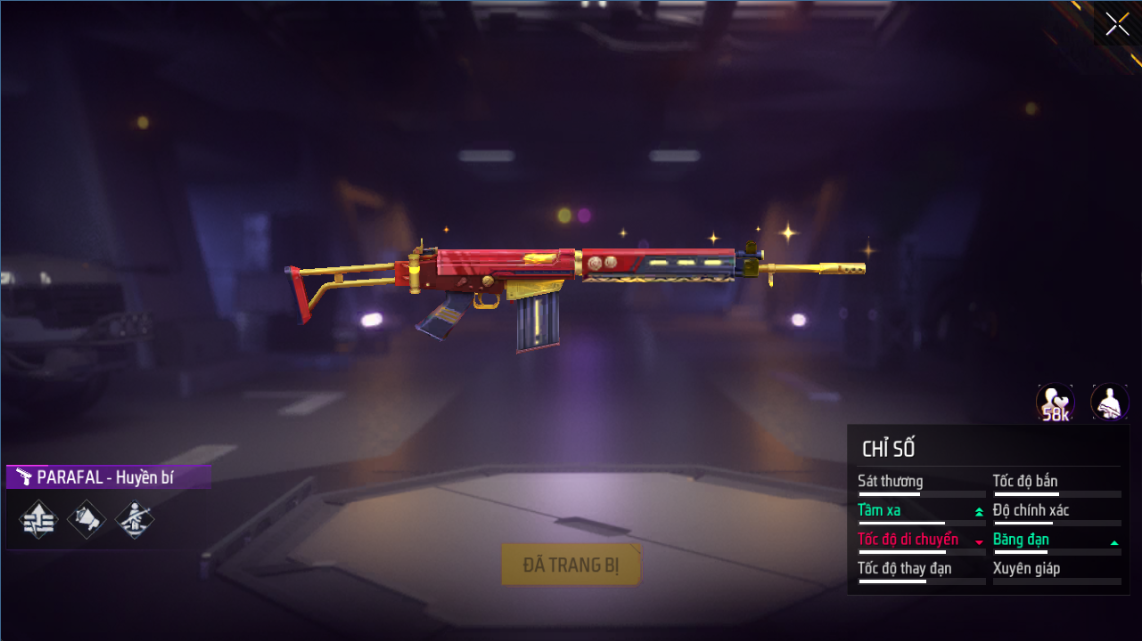Show the character holding weapon preview
Screen dimensions: 1142x641
[1109, 403]
